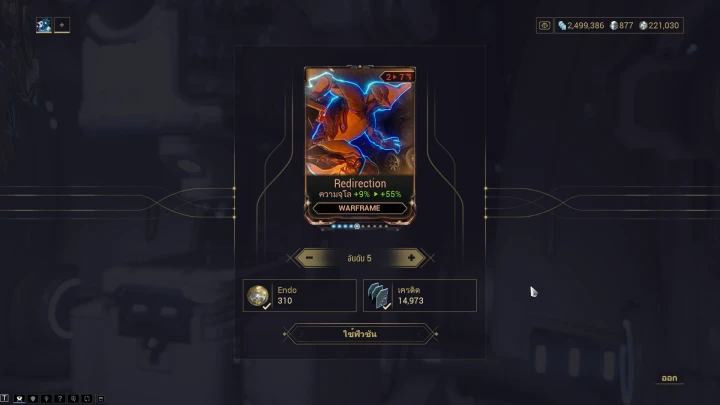Click the credits cost box
Viewport: 720px width, 405px height.
(420, 295)
